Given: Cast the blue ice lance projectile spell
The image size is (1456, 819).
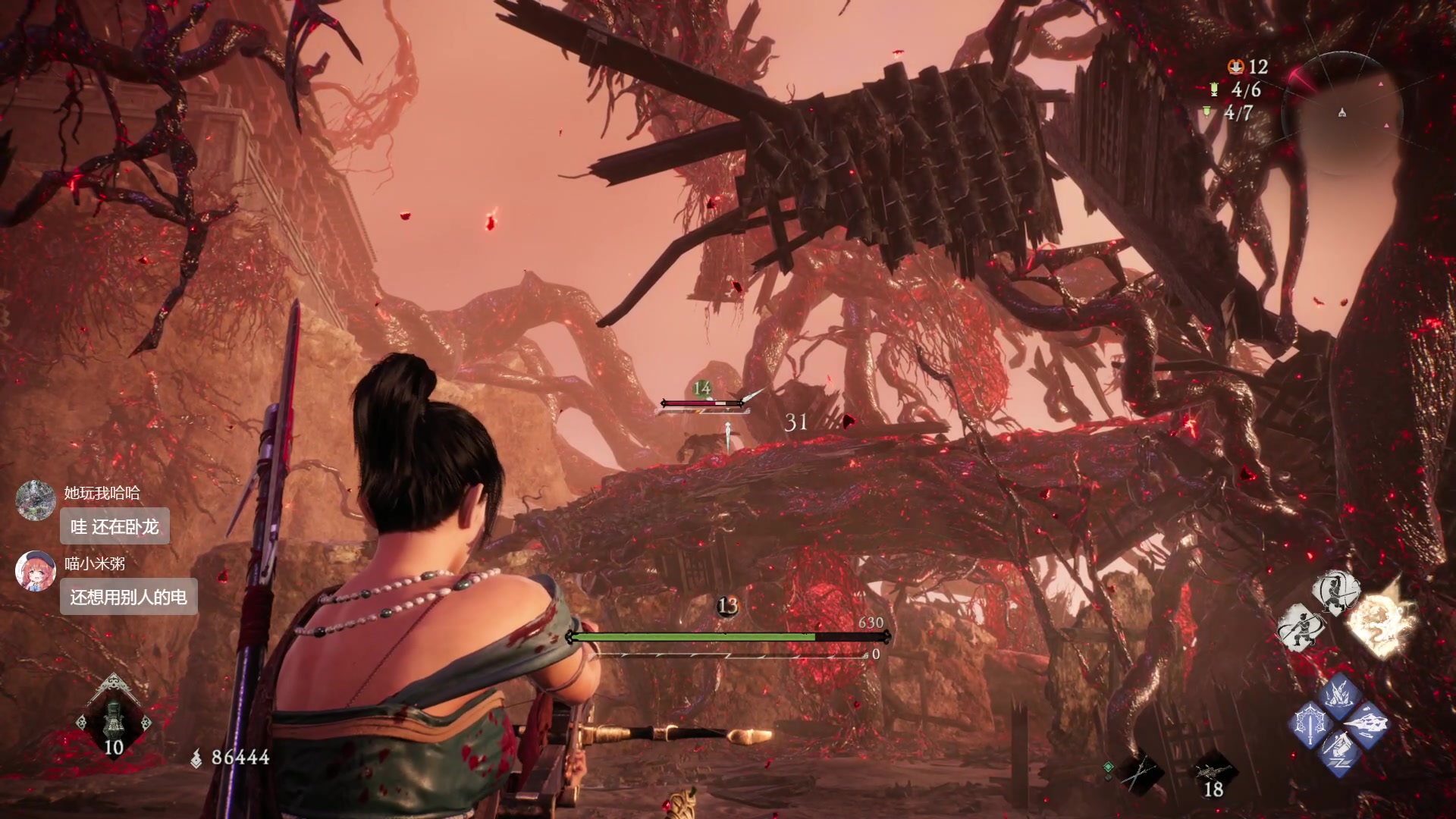Looking at the screenshot, I should 1367,724.
